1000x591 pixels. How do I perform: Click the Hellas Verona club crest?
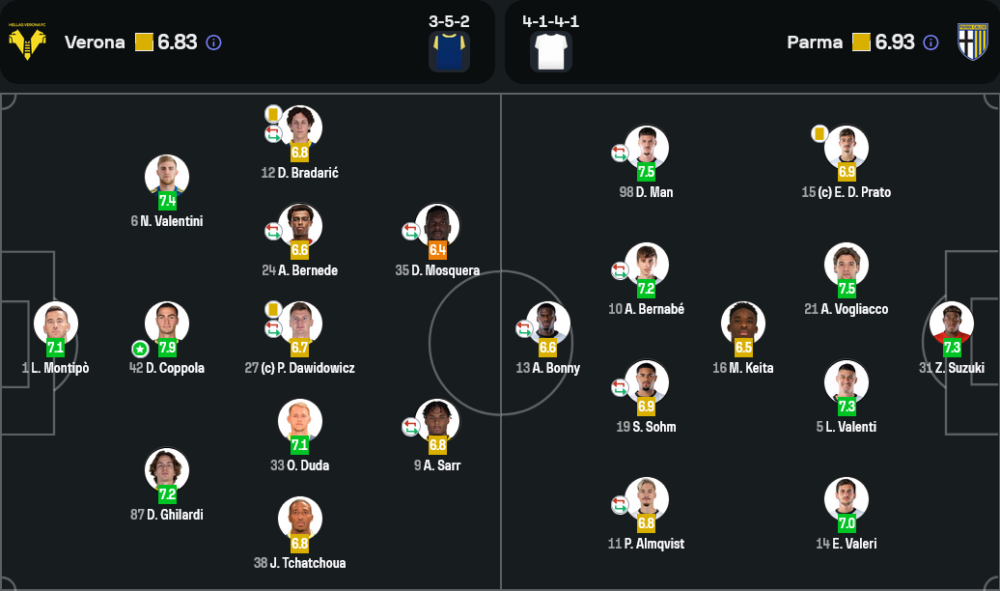point(28,42)
